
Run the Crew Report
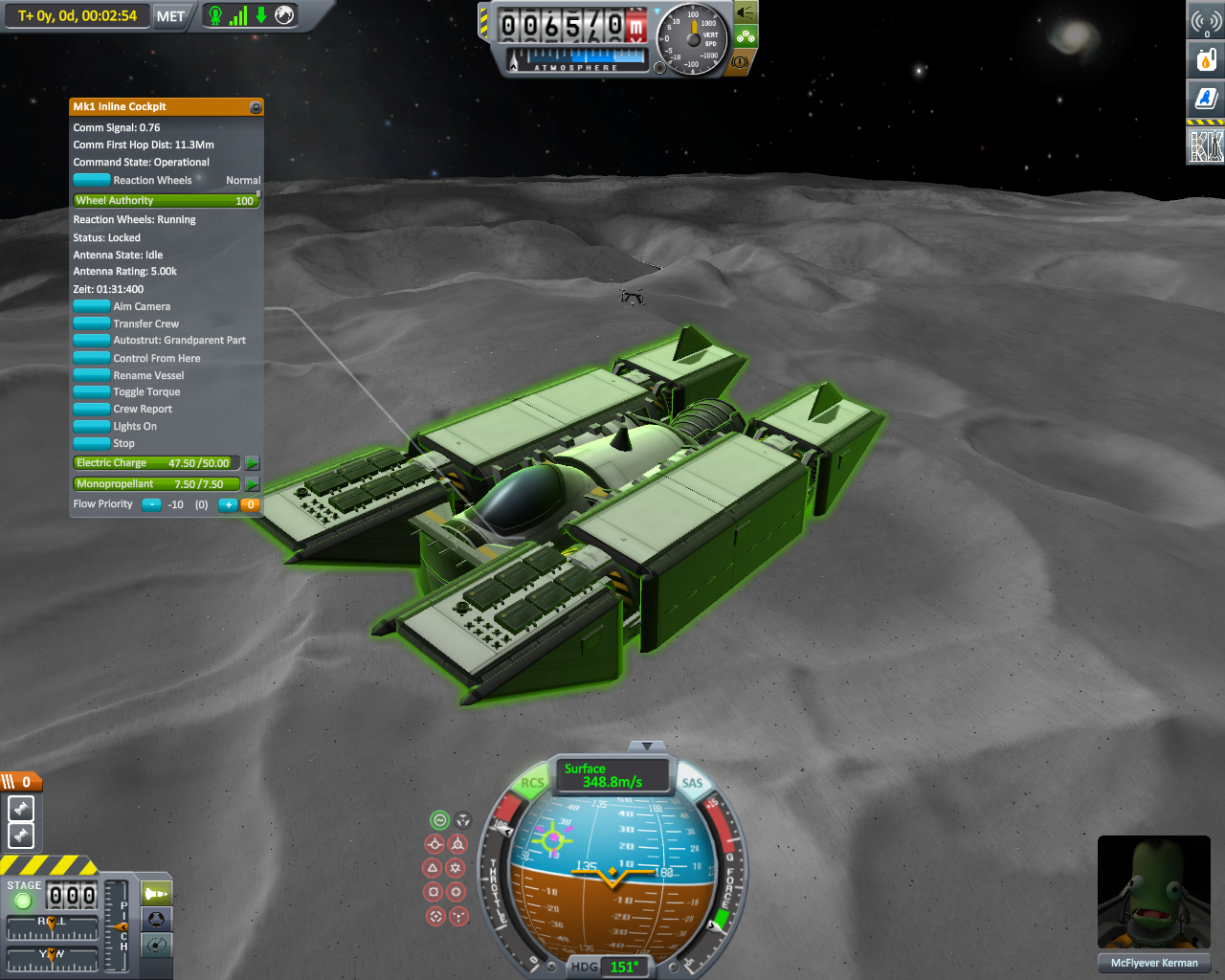pos(92,409)
